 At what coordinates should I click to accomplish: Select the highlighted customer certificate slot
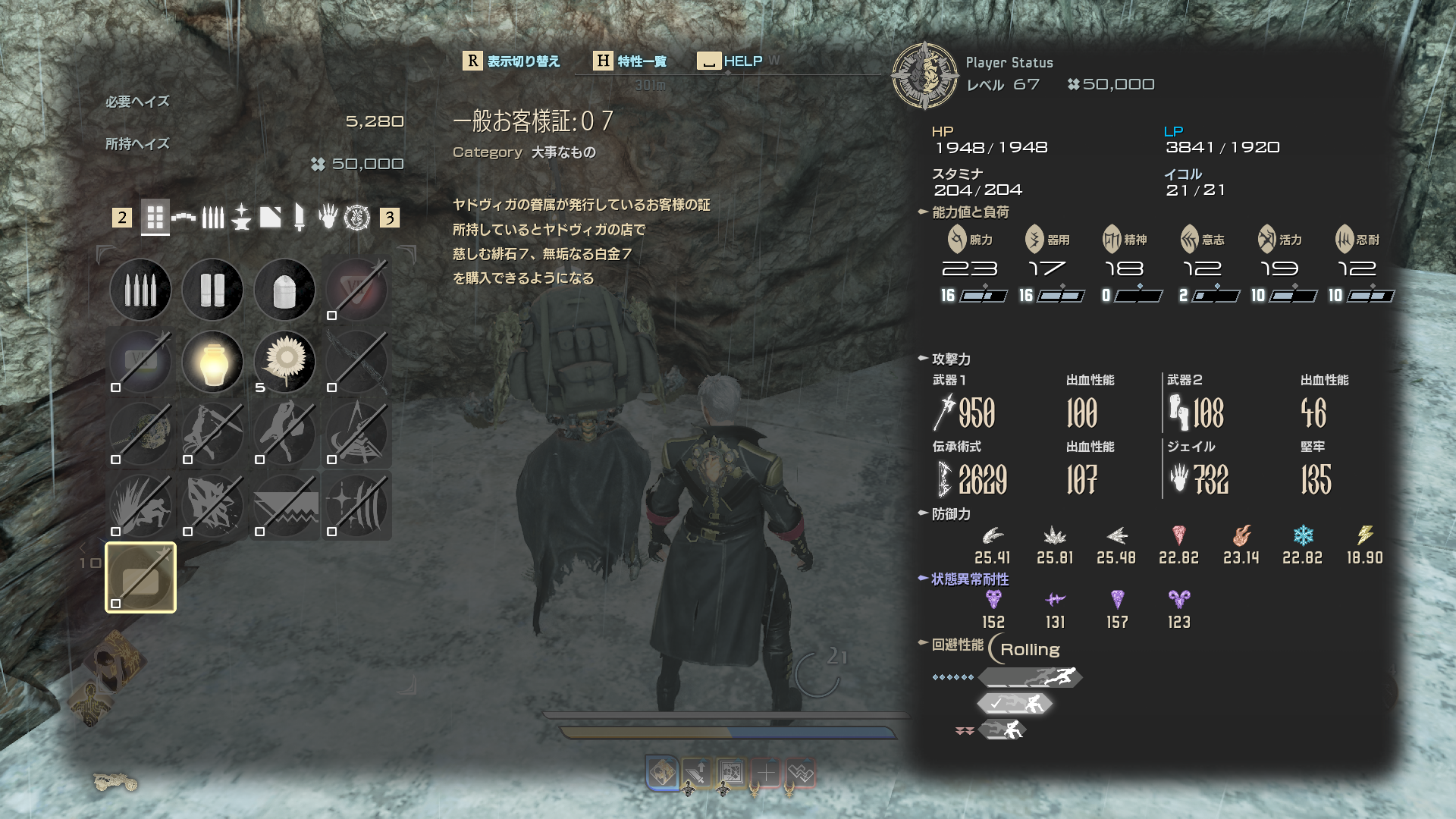coord(140,578)
